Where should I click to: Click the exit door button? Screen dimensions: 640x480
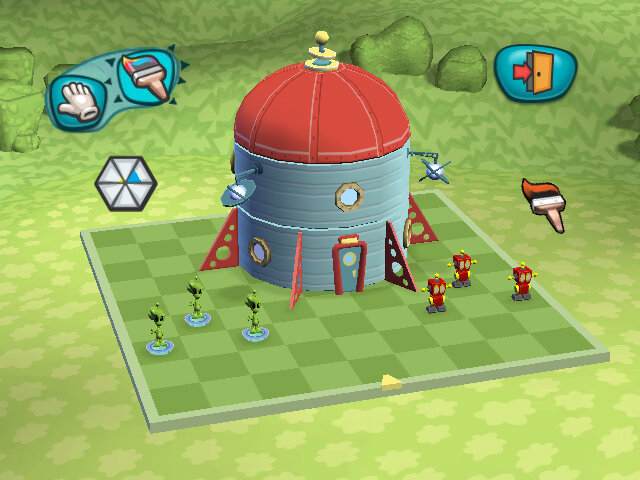coord(530,72)
